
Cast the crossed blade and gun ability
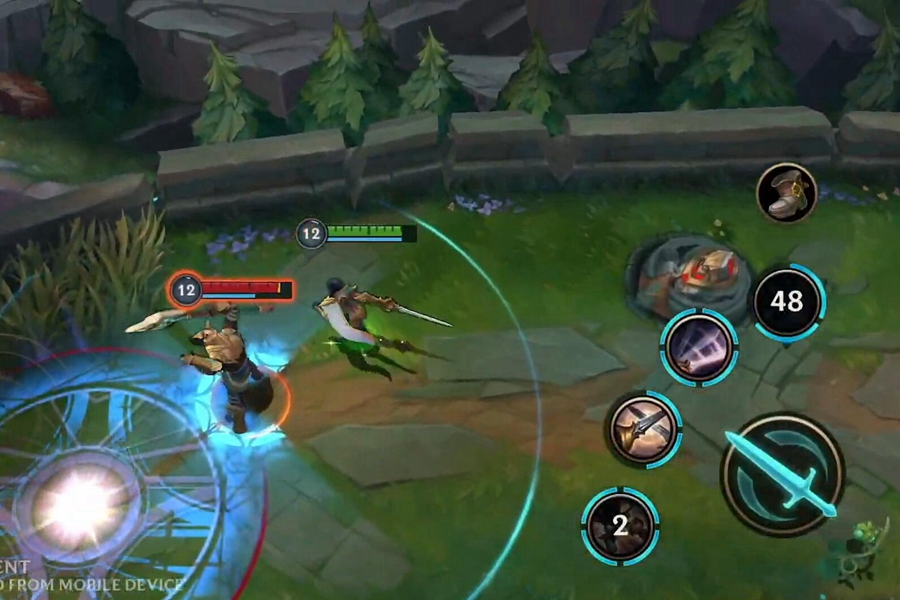pos(643,429)
